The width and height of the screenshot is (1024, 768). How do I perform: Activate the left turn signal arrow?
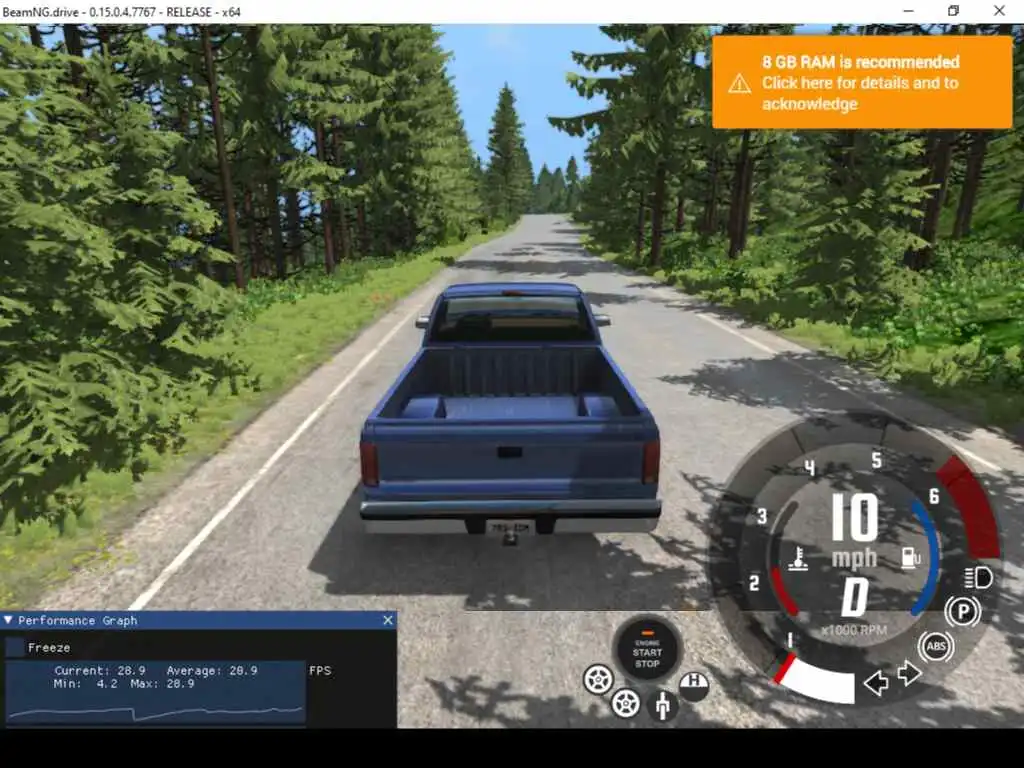[x=876, y=683]
